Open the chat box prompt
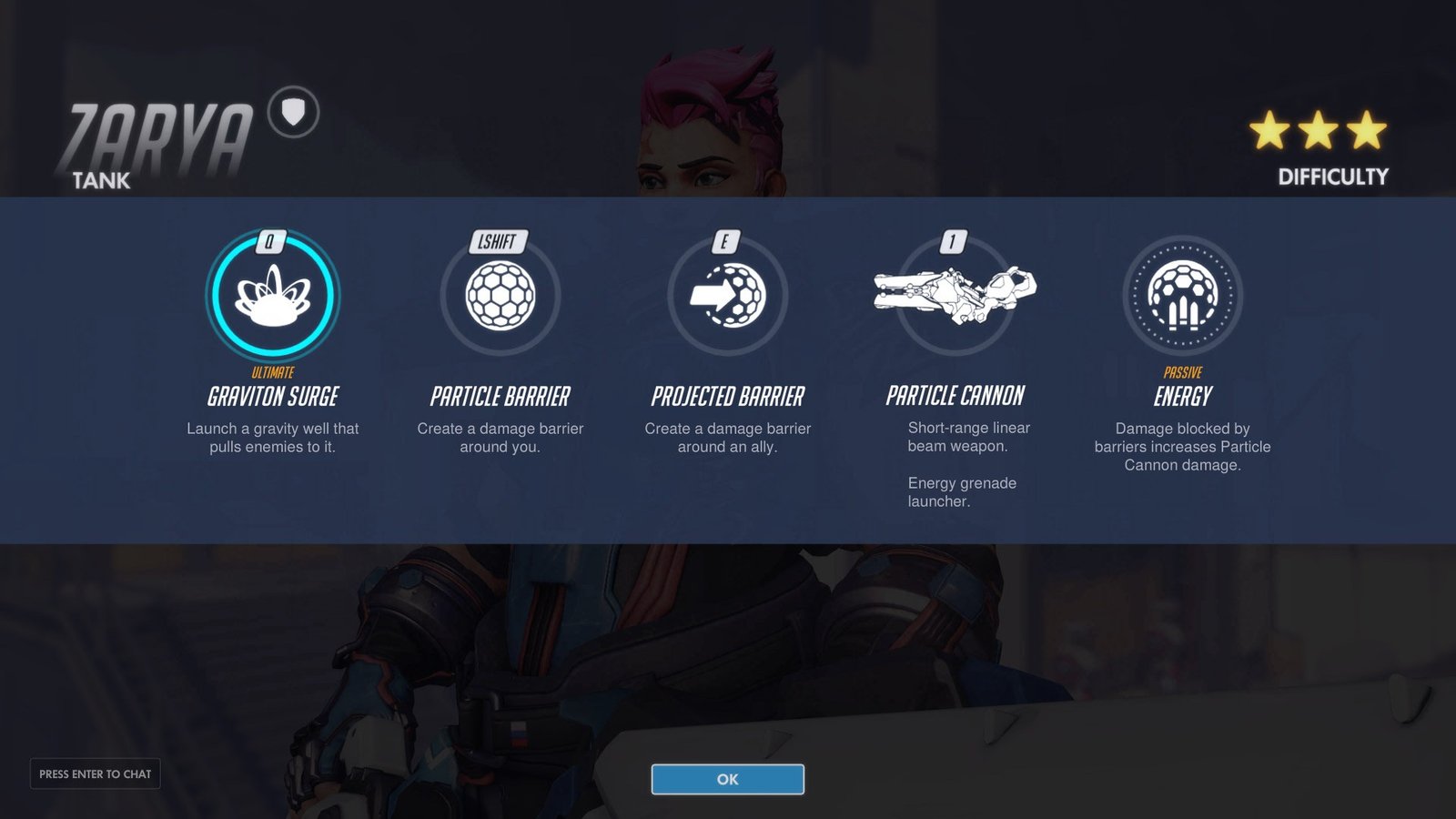1456x819 pixels. tap(96, 773)
